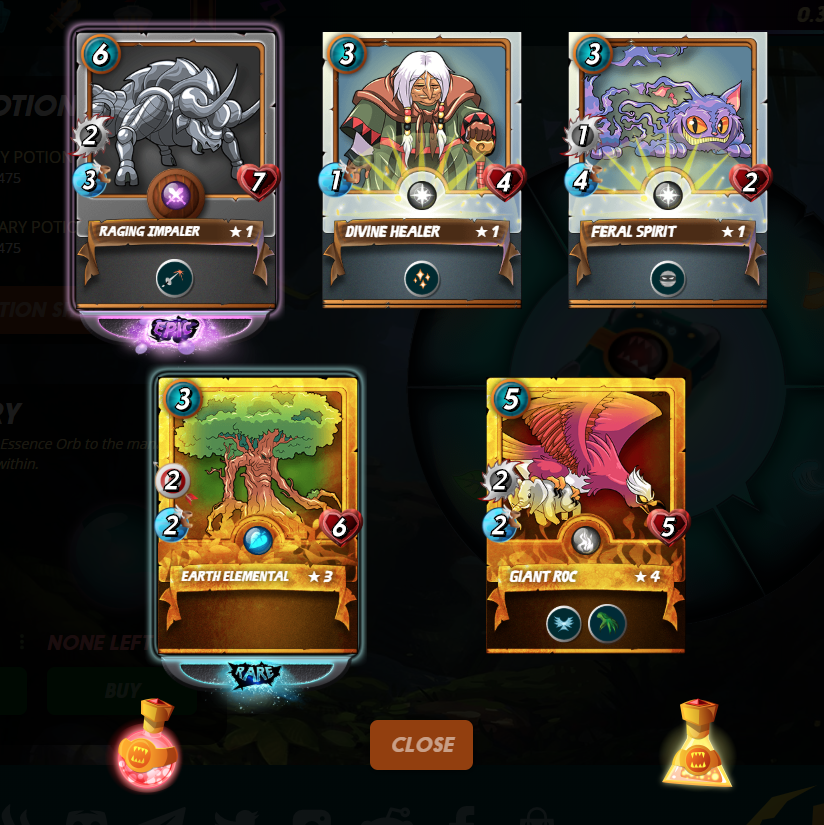Click Feral Spirit's masked ability icon

click(x=667, y=279)
